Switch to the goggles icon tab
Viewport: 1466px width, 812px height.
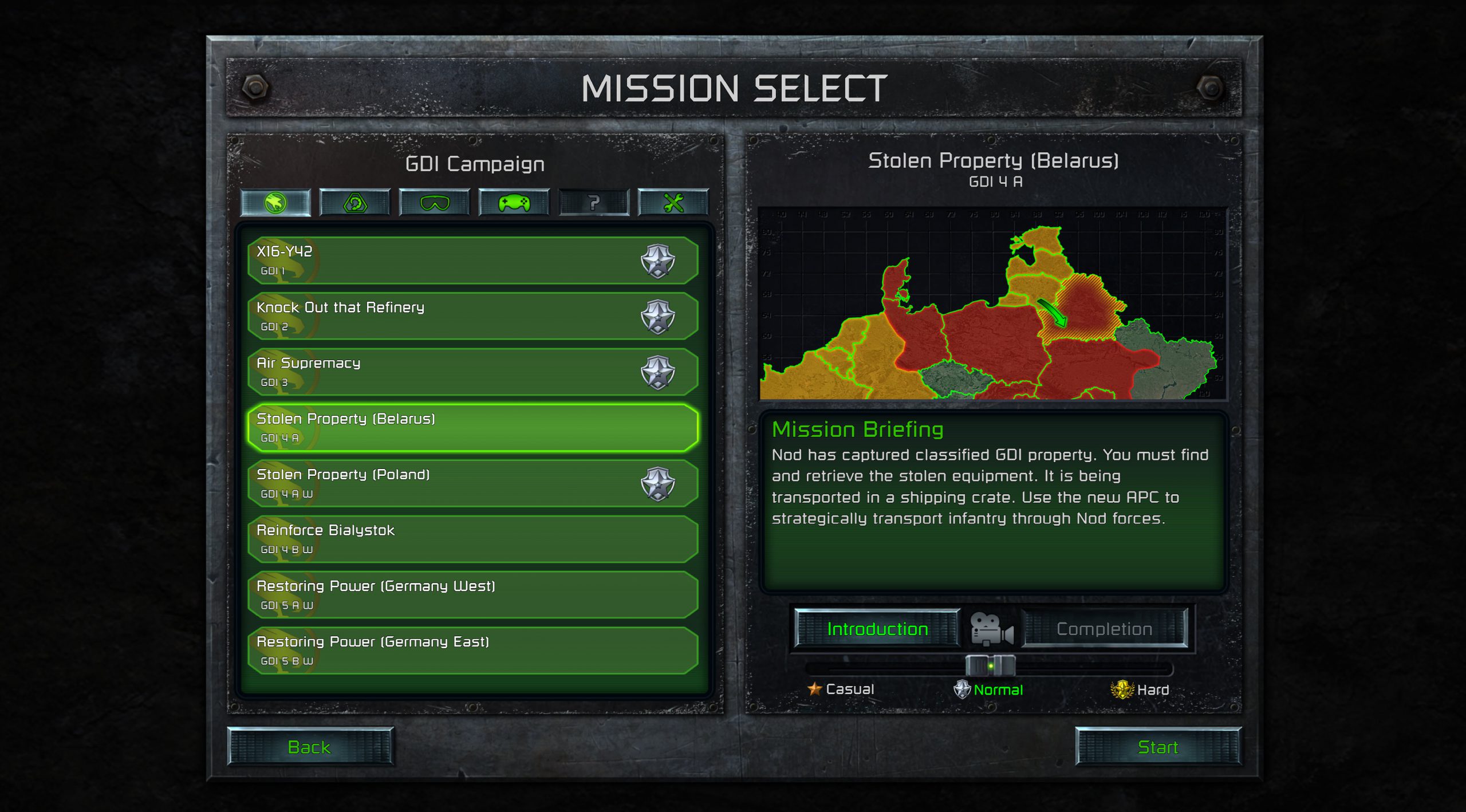coord(435,203)
